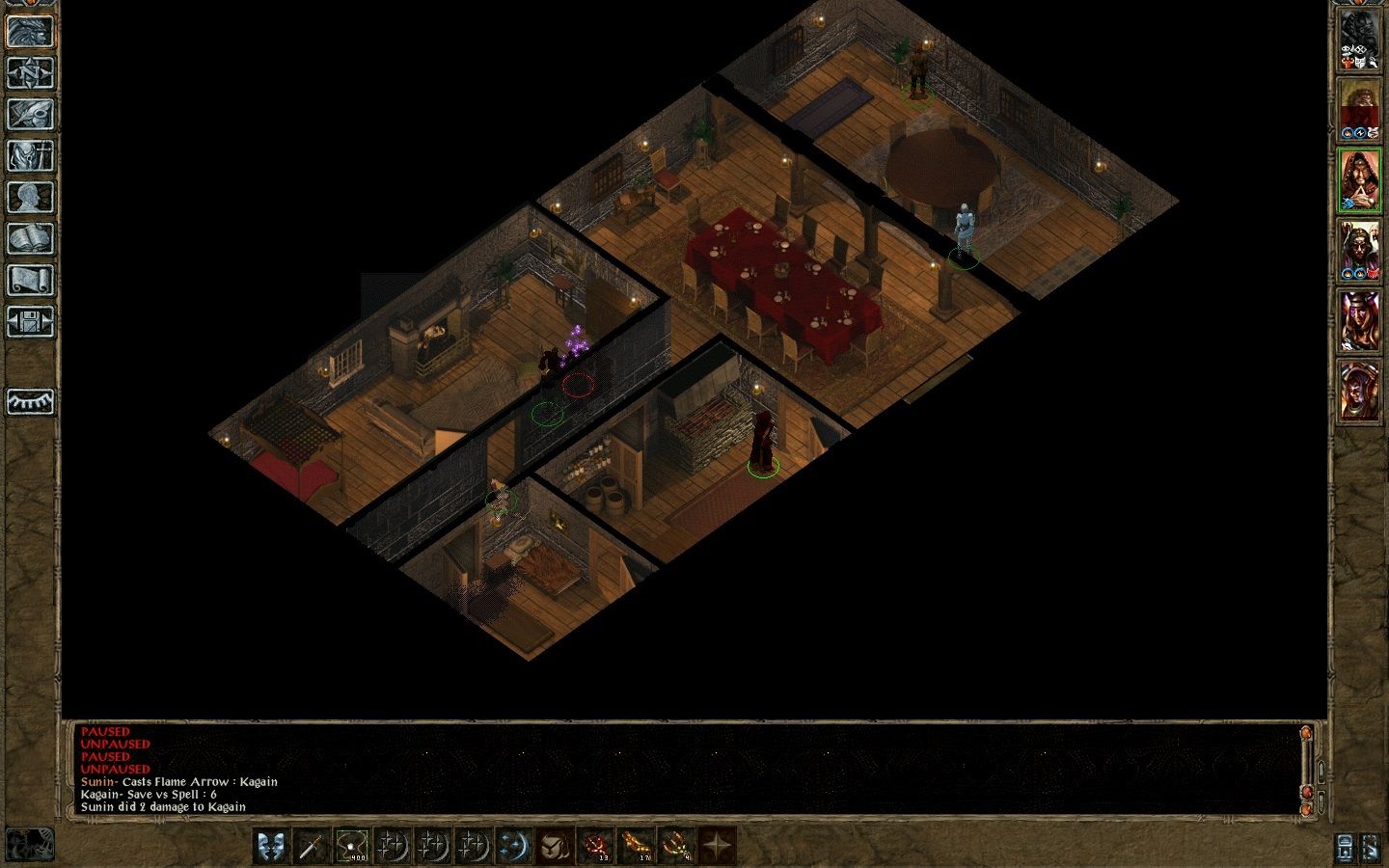Click the closed-eye rest button
1389x868 pixels.
30,400
